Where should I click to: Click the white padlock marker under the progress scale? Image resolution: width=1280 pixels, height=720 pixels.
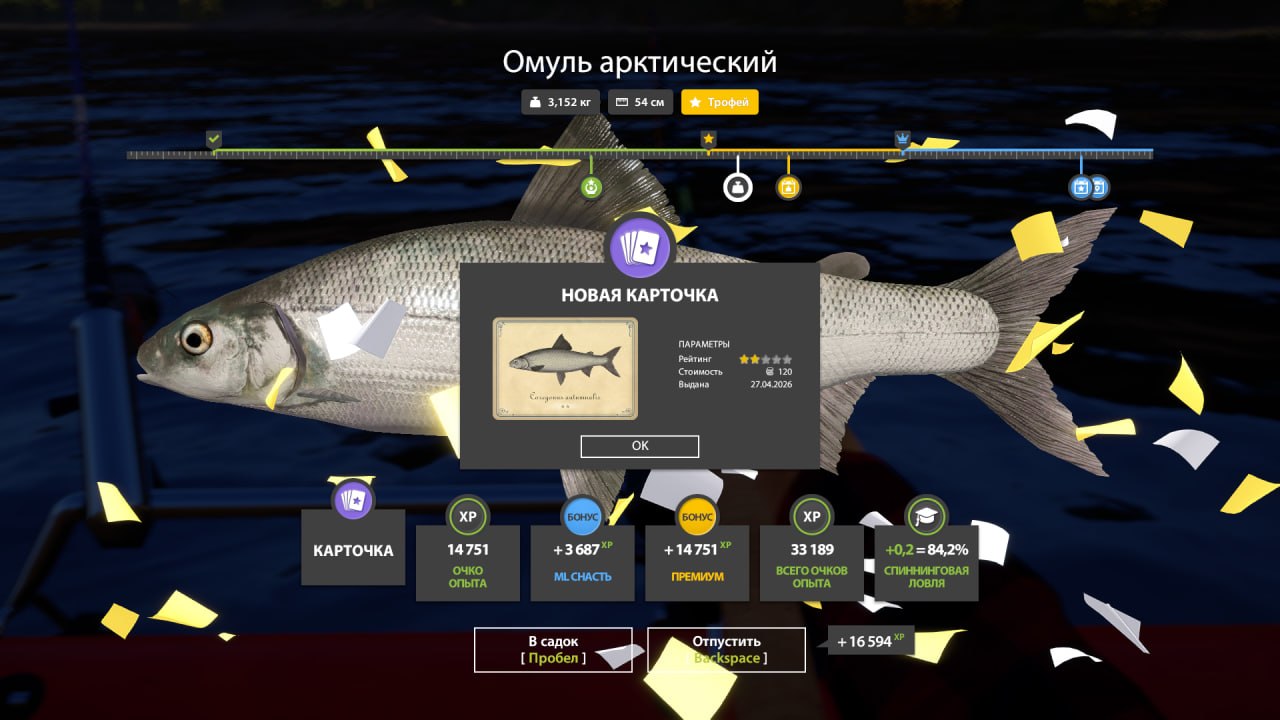737,186
